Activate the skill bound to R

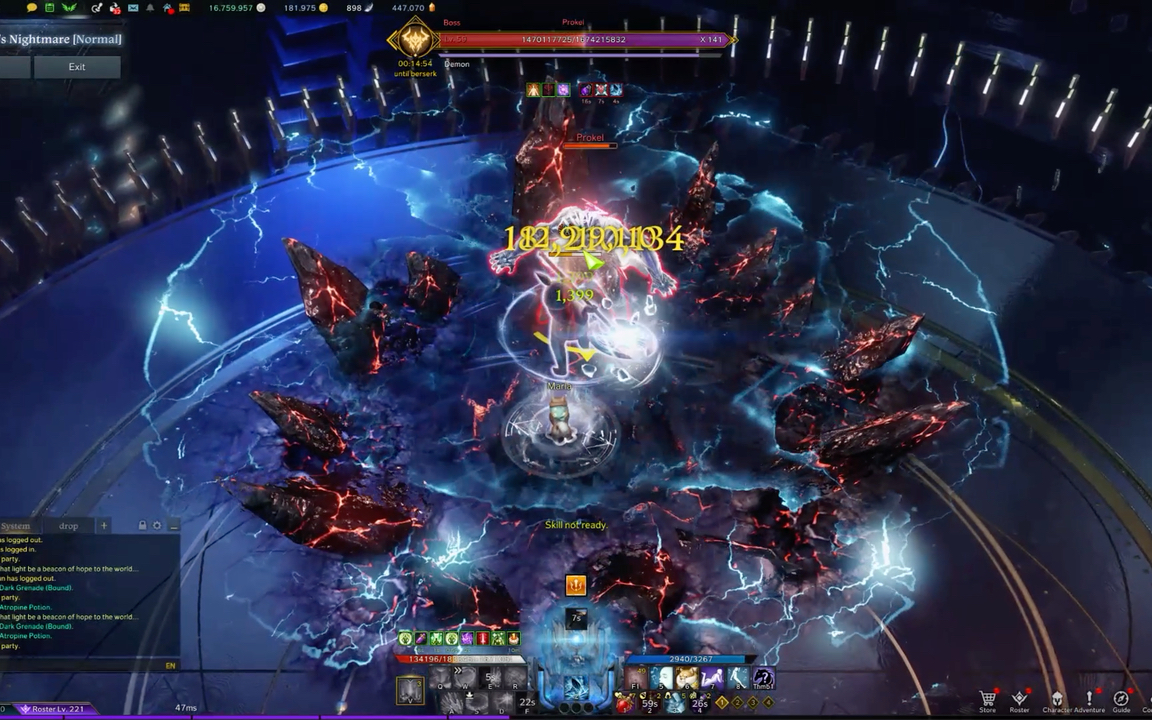(x=517, y=680)
